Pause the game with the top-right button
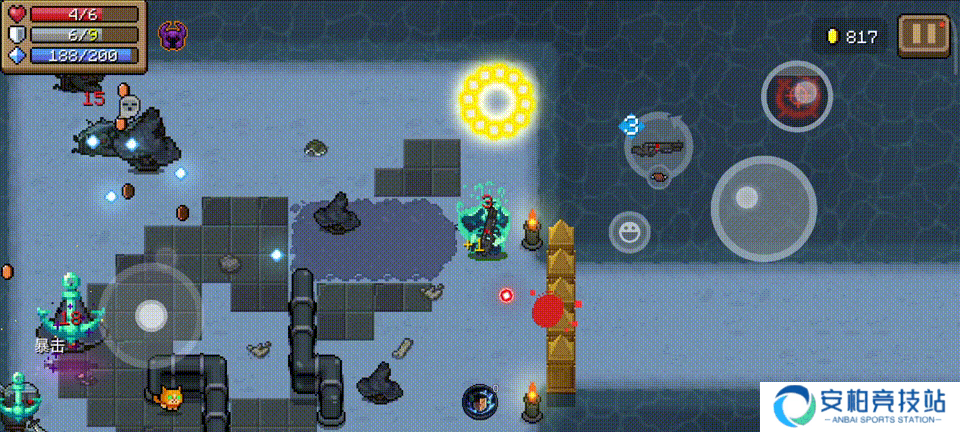960x432 pixels. tap(923, 35)
